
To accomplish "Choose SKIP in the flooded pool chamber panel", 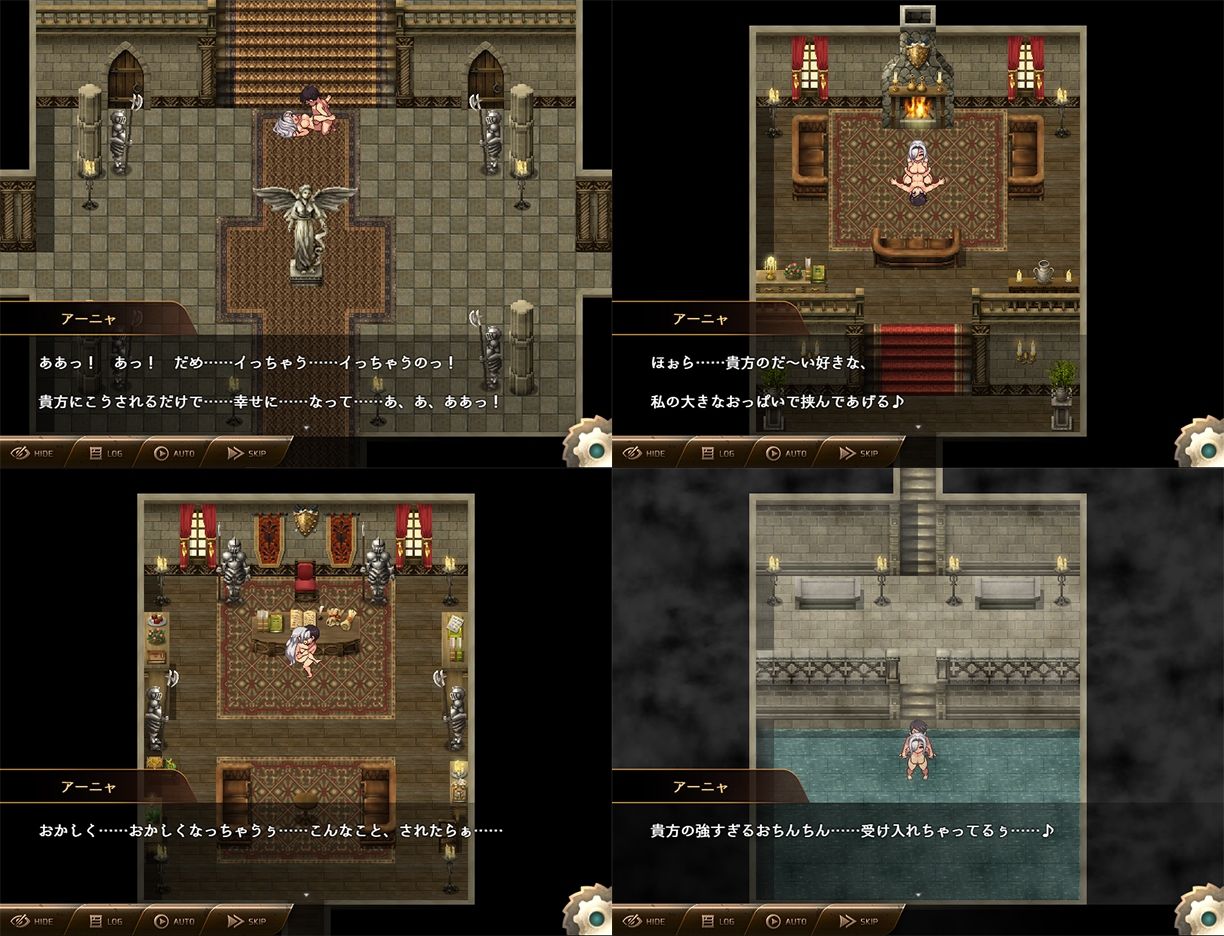I will (860, 921).
